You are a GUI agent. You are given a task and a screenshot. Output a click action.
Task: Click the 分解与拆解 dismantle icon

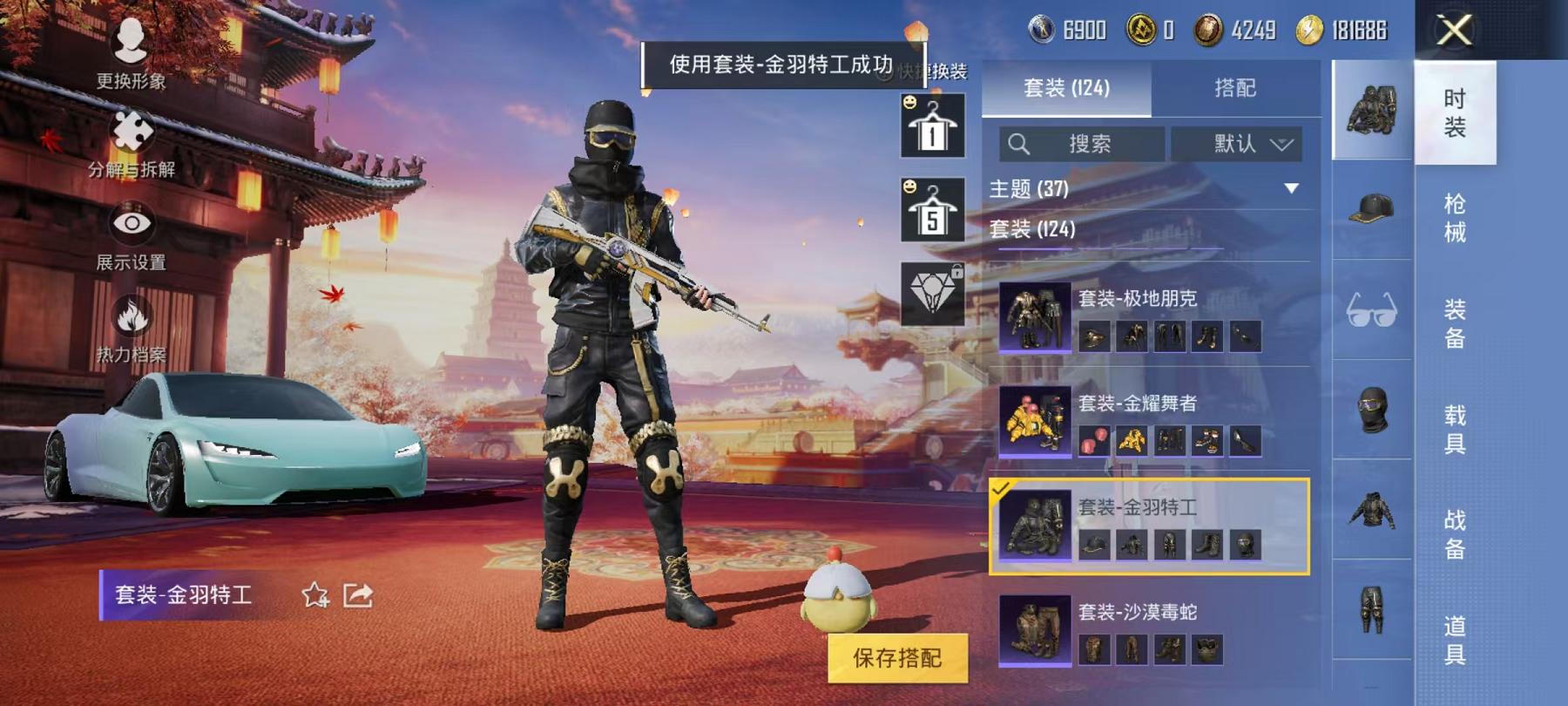click(x=129, y=135)
